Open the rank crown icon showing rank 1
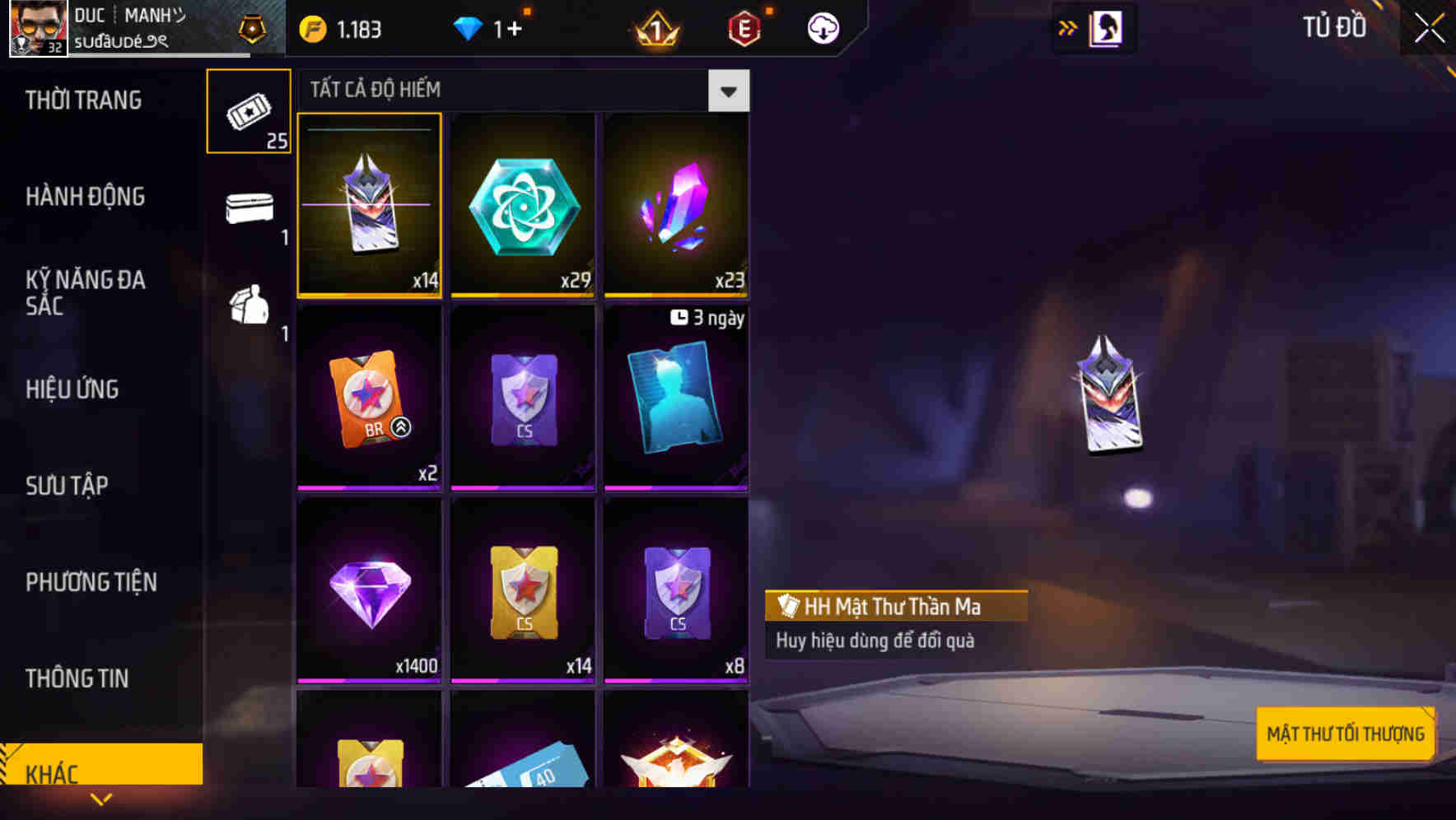This screenshot has height=820, width=1456. tap(653, 29)
